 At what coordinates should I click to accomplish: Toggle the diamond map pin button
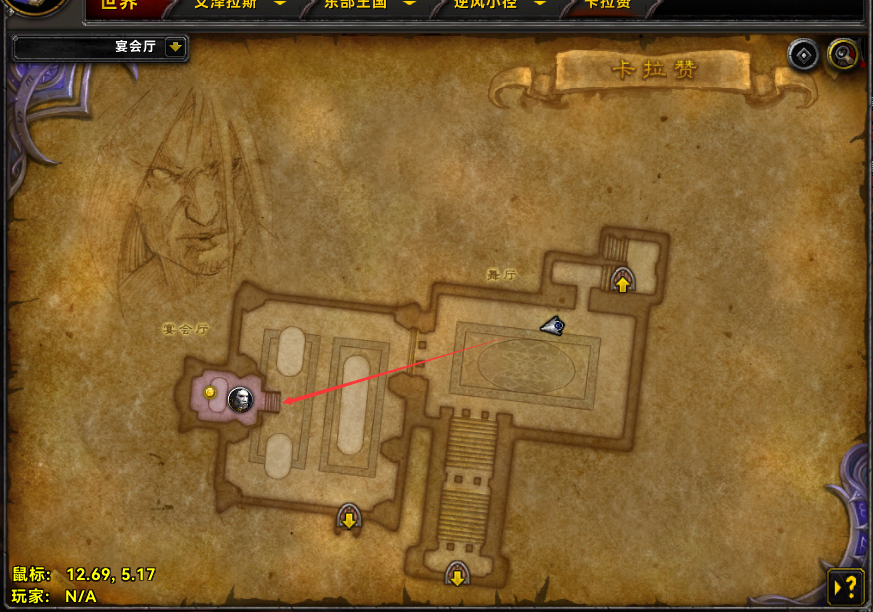(x=804, y=54)
